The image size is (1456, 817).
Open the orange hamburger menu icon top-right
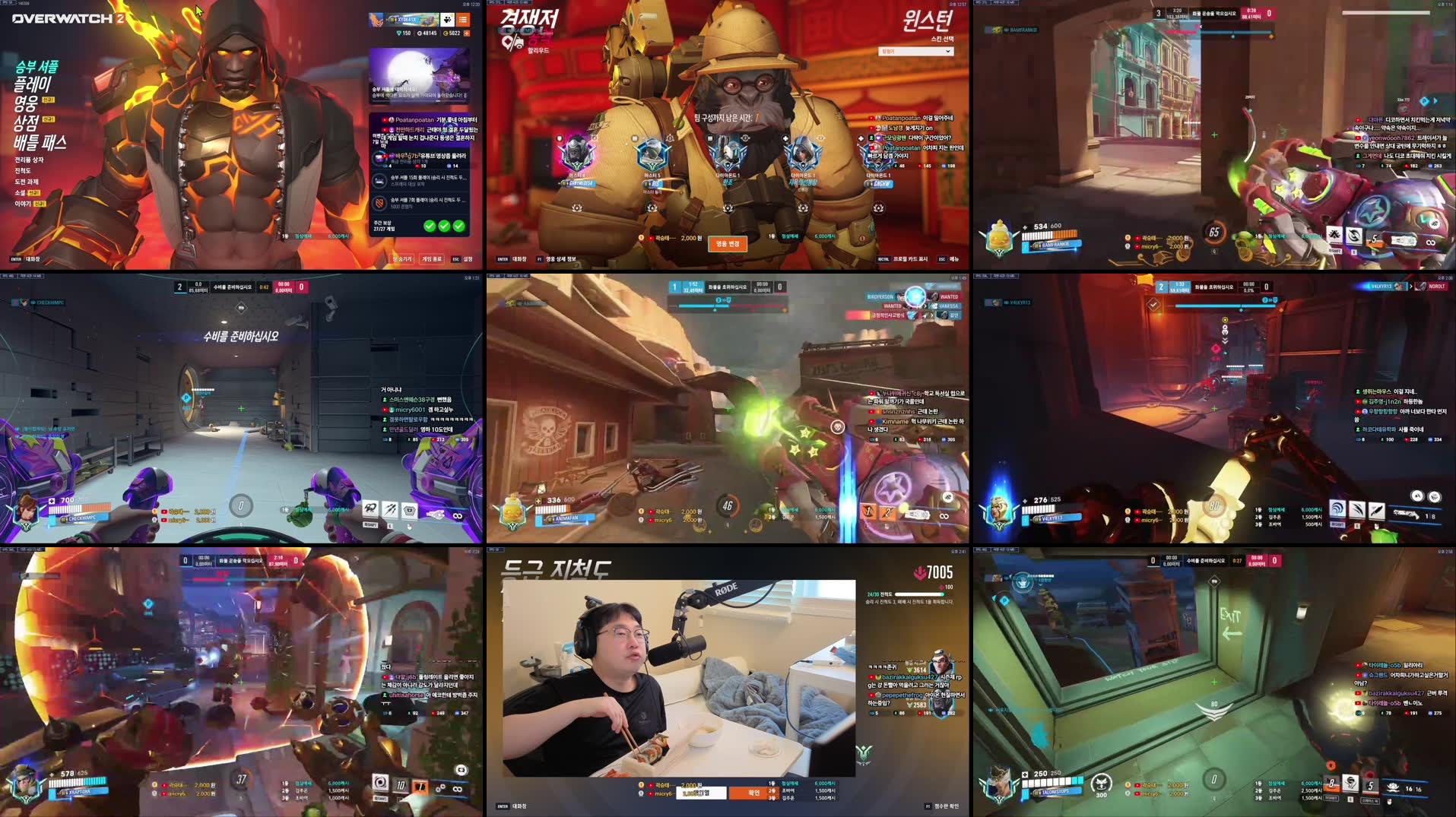tap(463, 20)
